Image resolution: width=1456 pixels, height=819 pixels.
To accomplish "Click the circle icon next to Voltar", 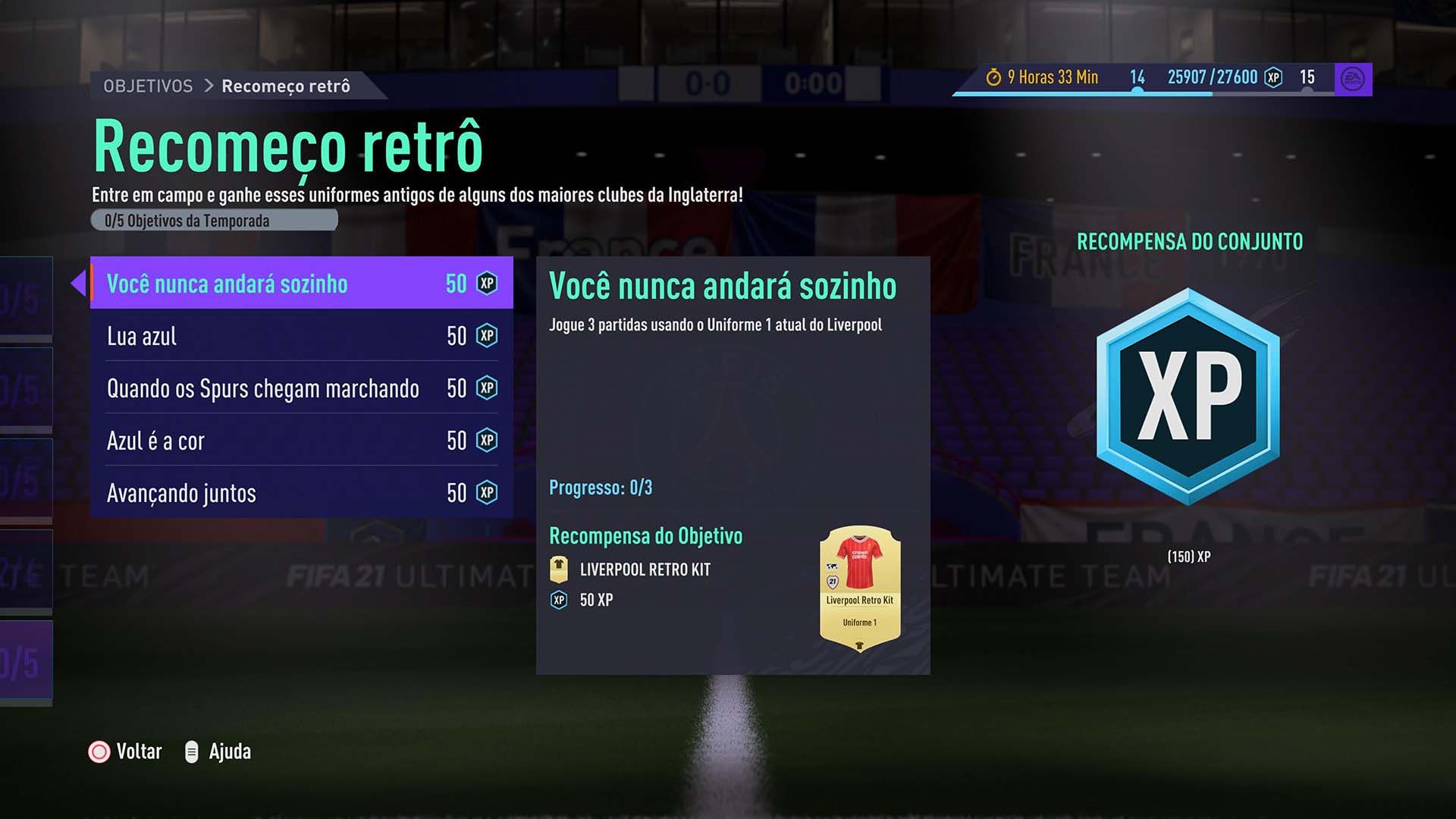I will (99, 752).
